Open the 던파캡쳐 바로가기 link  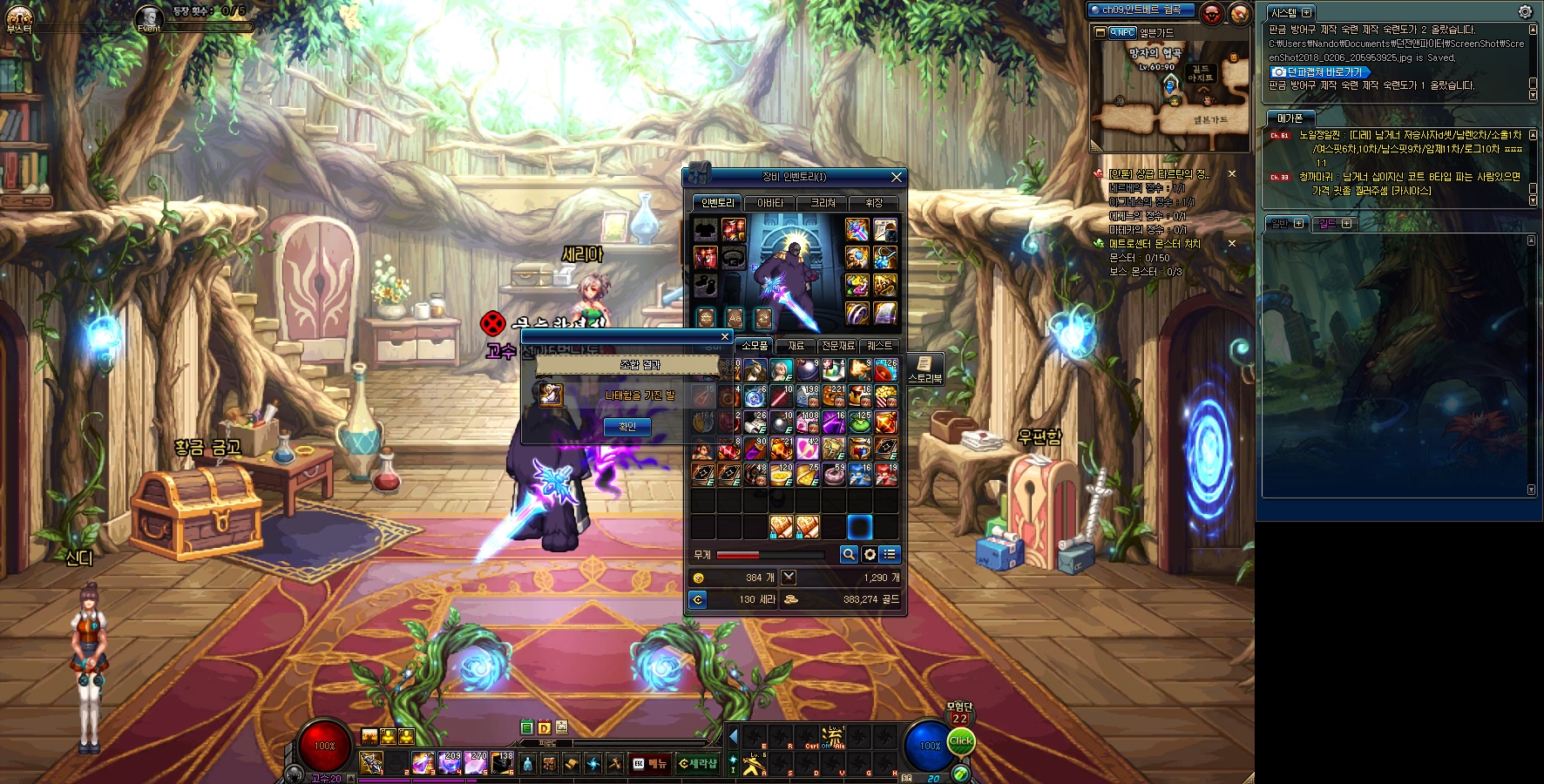1319,72
